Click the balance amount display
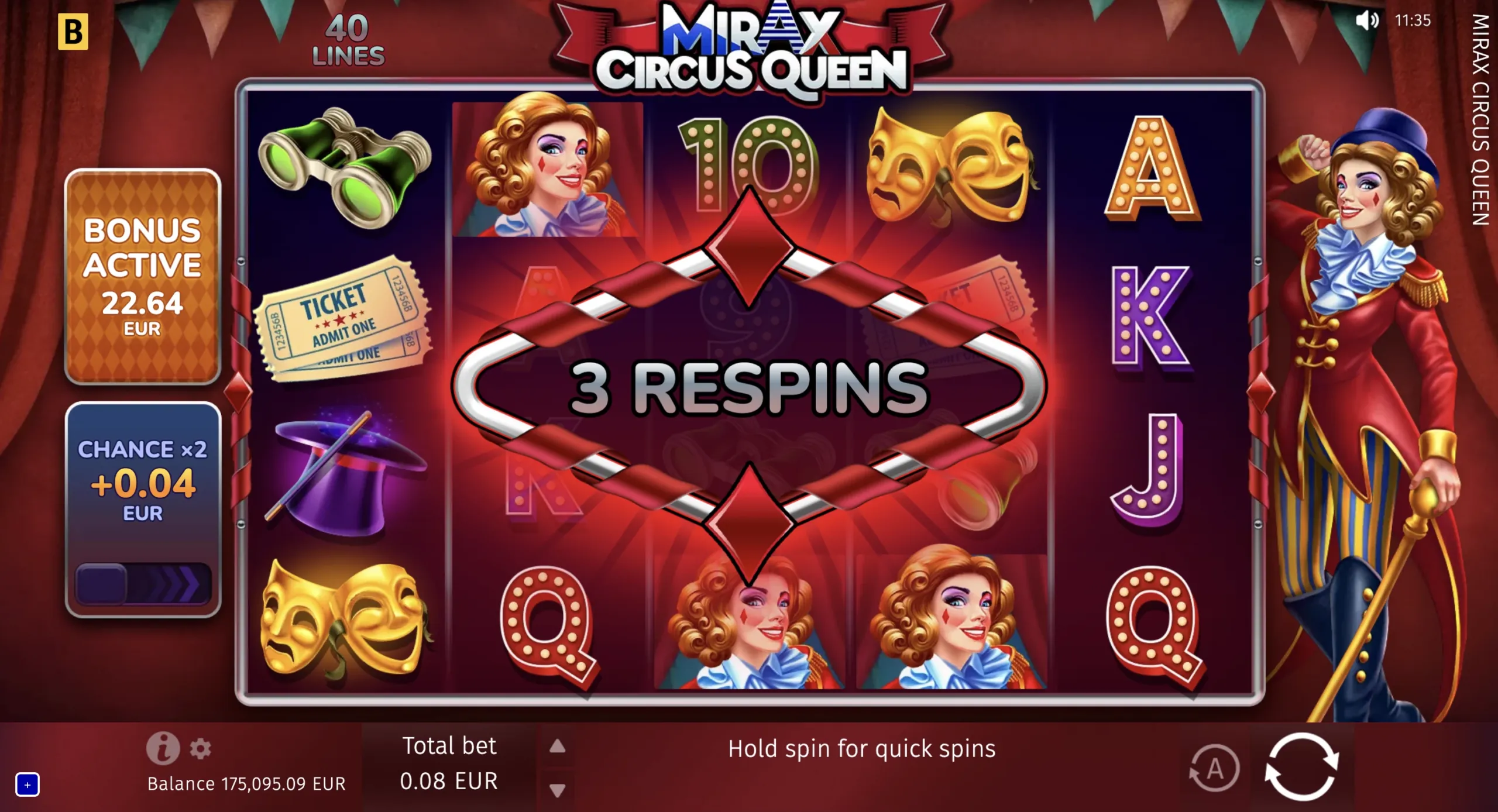Viewport: 1498px width, 812px height. [x=246, y=783]
